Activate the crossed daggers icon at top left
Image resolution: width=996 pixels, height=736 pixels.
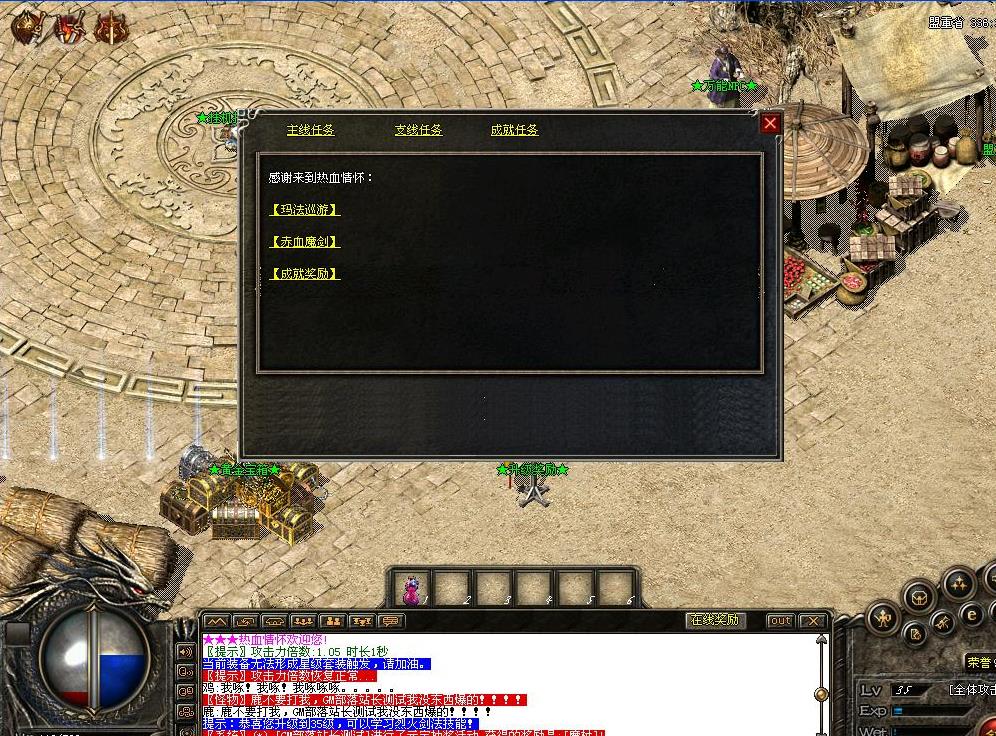click(x=69, y=29)
